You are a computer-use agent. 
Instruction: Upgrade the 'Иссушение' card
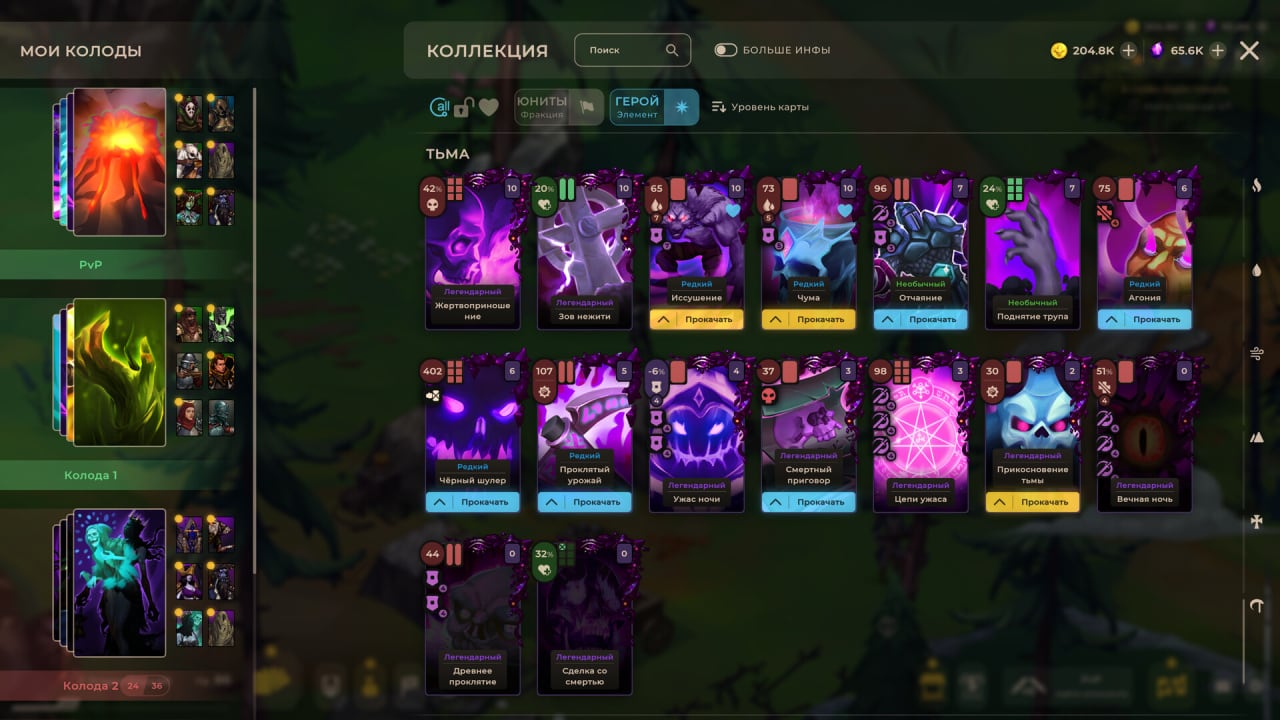coord(697,320)
